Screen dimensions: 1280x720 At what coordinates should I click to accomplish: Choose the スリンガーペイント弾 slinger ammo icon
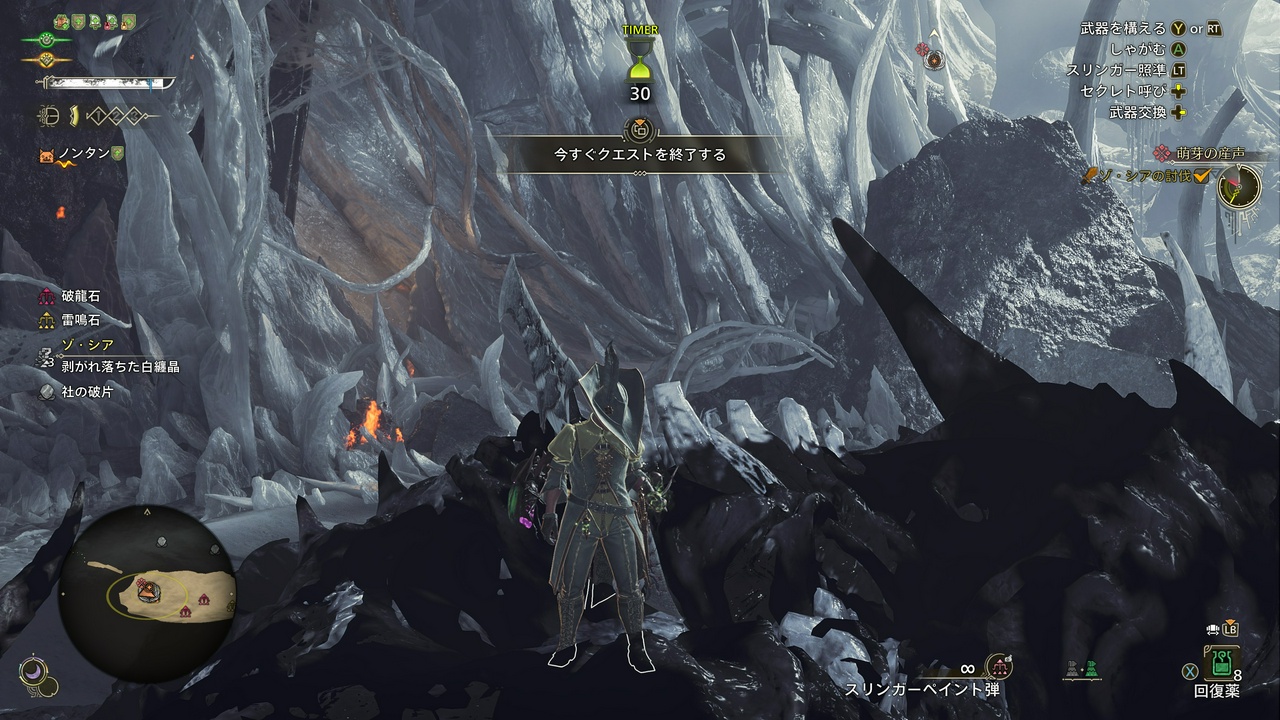pos(997,667)
